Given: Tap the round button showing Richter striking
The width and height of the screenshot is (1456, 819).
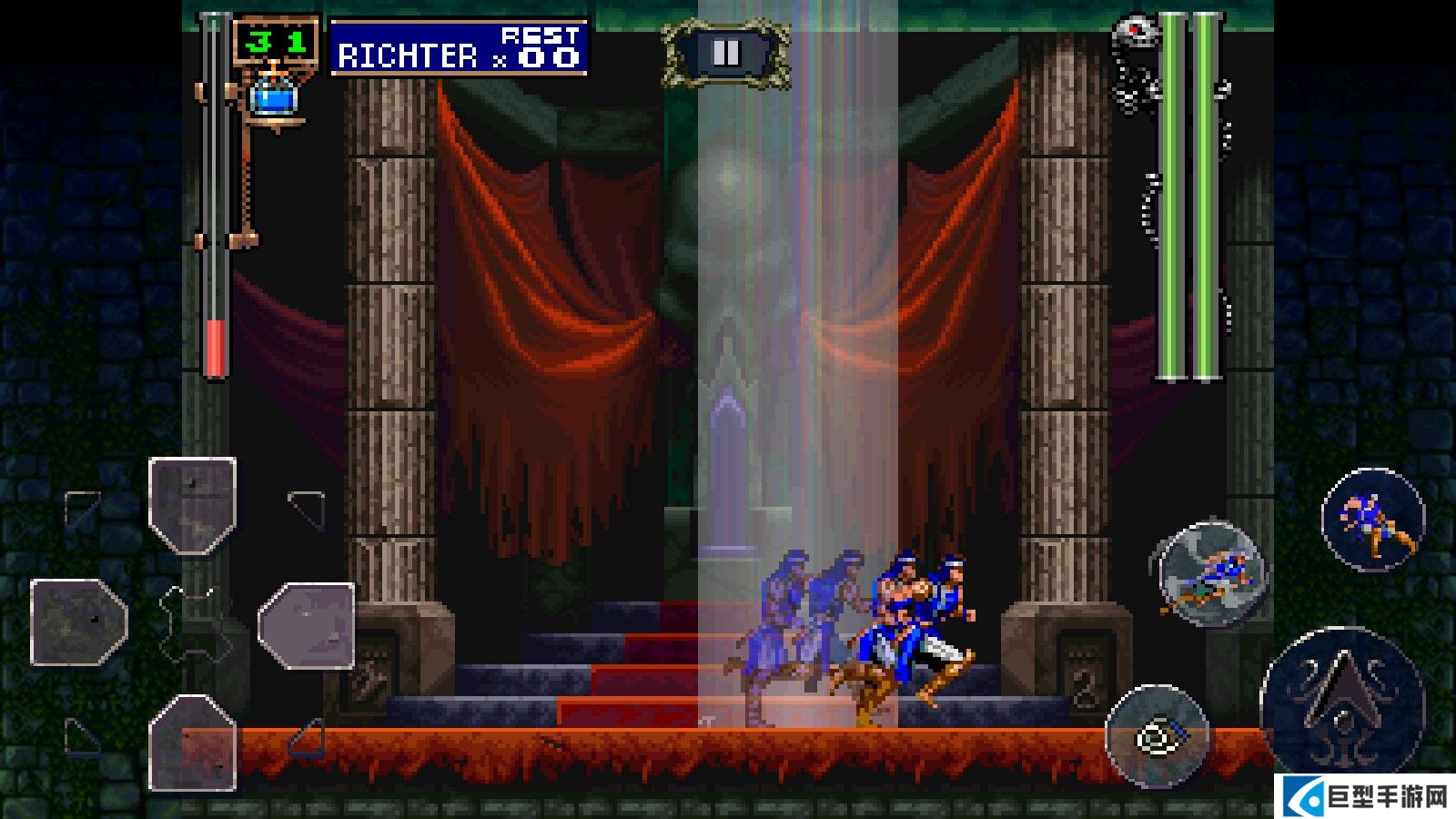Looking at the screenshot, I should coord(1373,520).
